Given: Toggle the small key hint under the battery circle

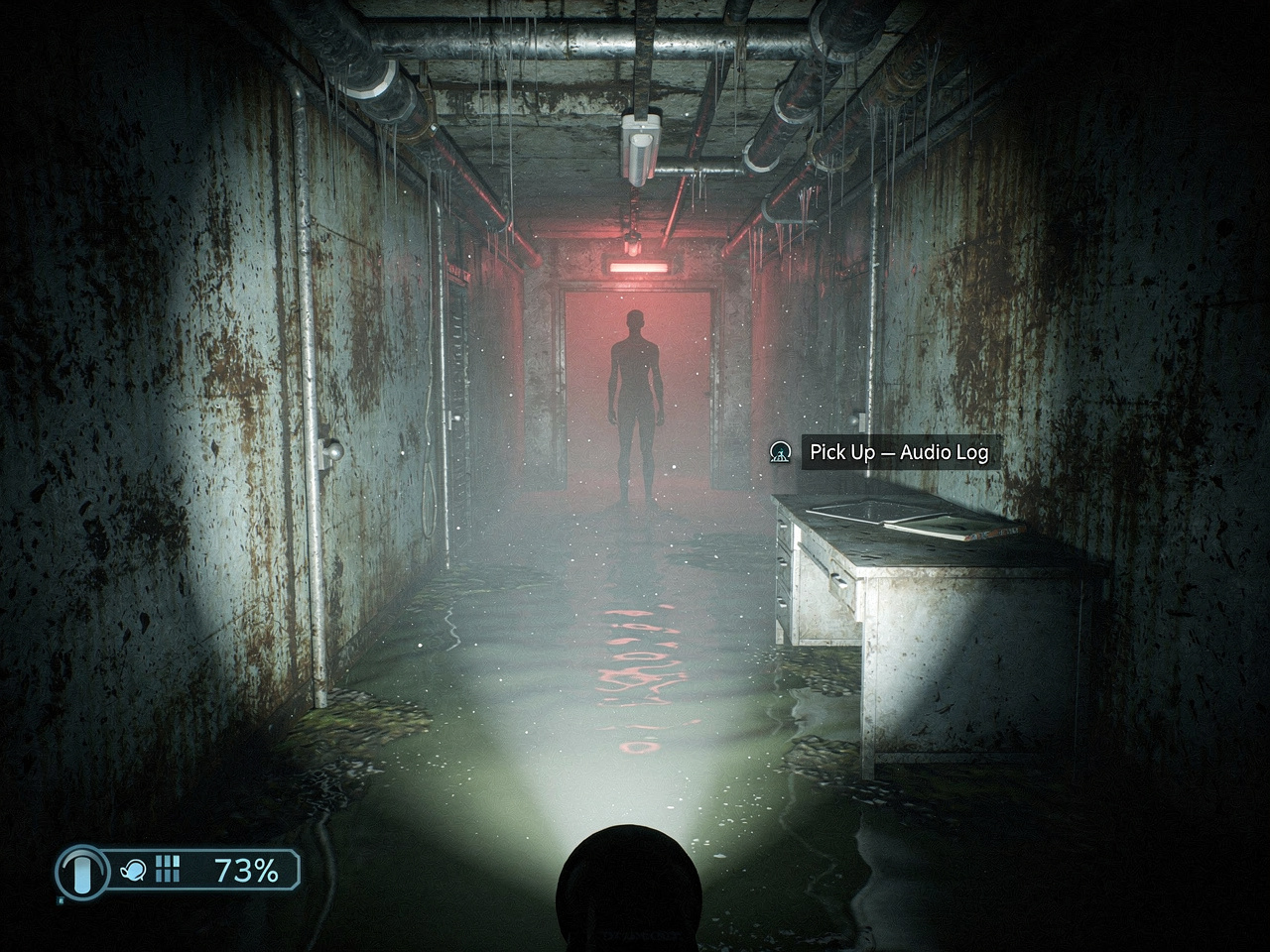Looking at the screenshot, I should pyautogui.click(x=62, y=900).
